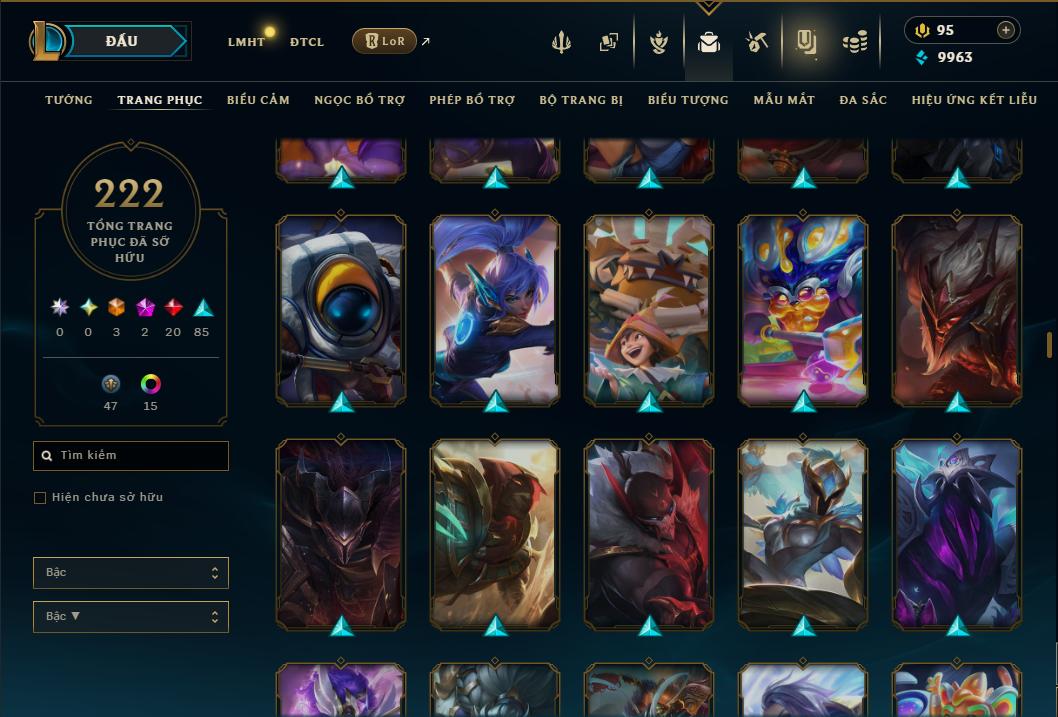Select the BIỂU CẢM tab
Viewport: 1058px width, 717px height.
coord(258,100)
